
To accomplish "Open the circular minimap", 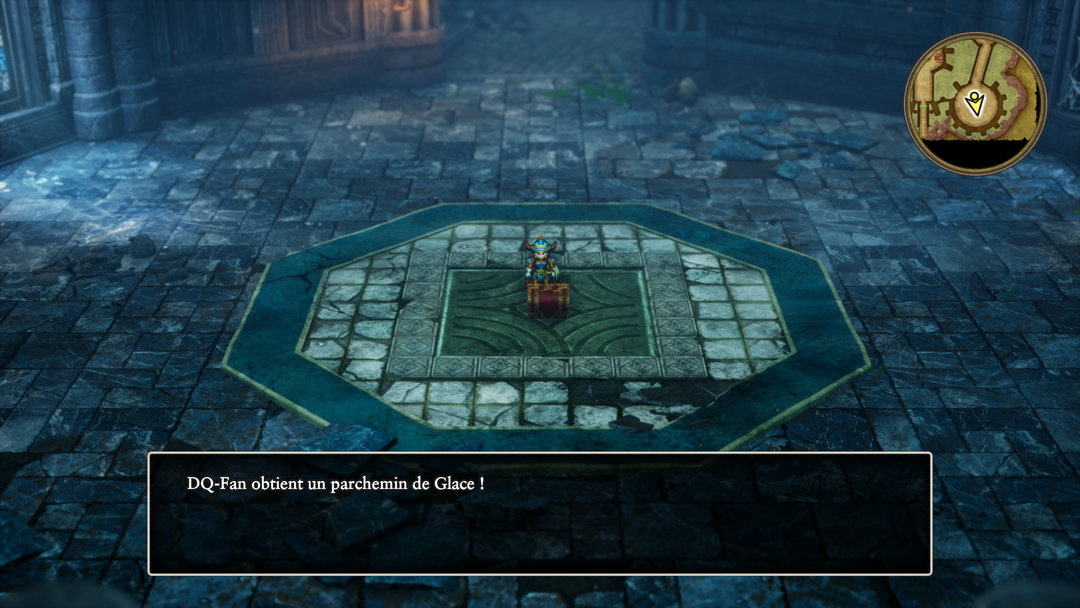I will (x=975, y=102).
